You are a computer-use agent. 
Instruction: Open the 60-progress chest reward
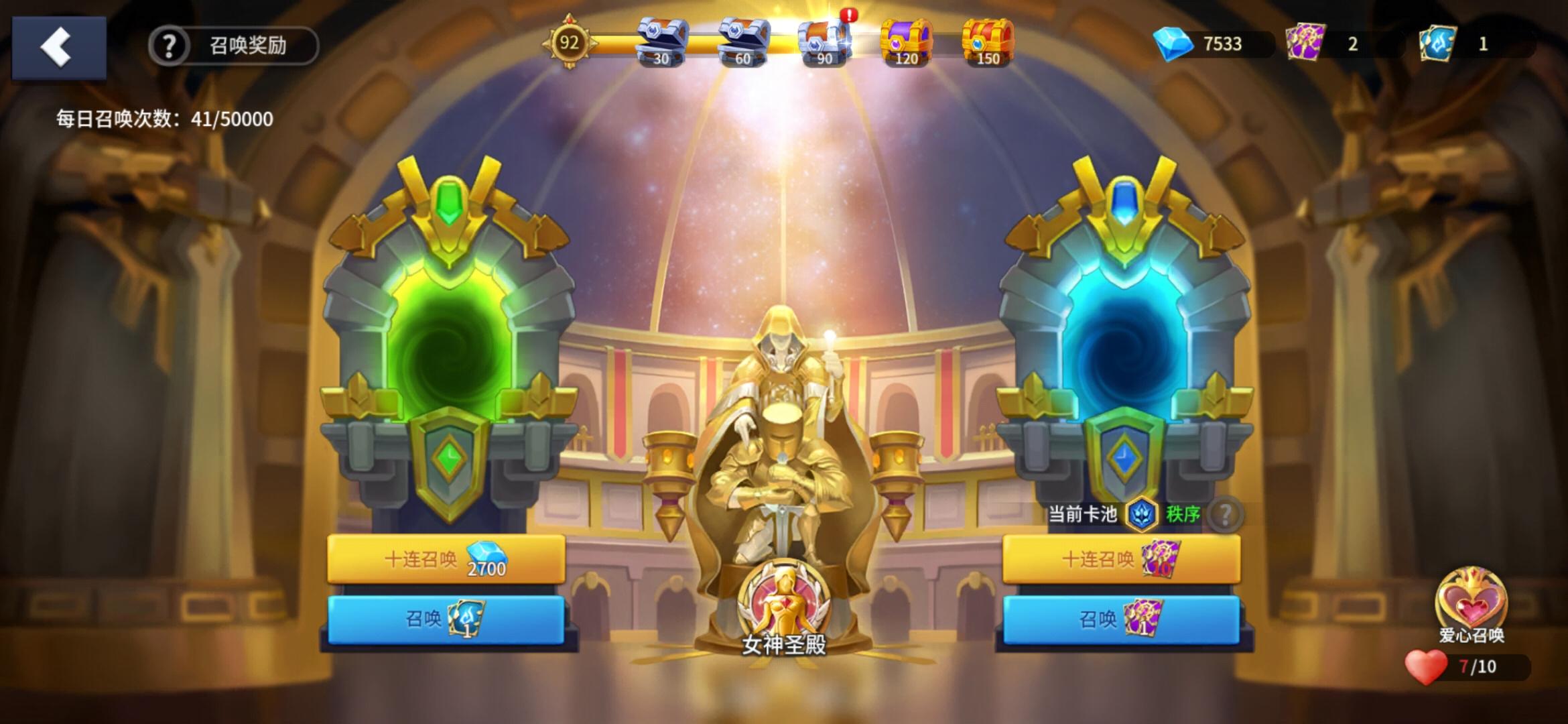tap(742, 42)
